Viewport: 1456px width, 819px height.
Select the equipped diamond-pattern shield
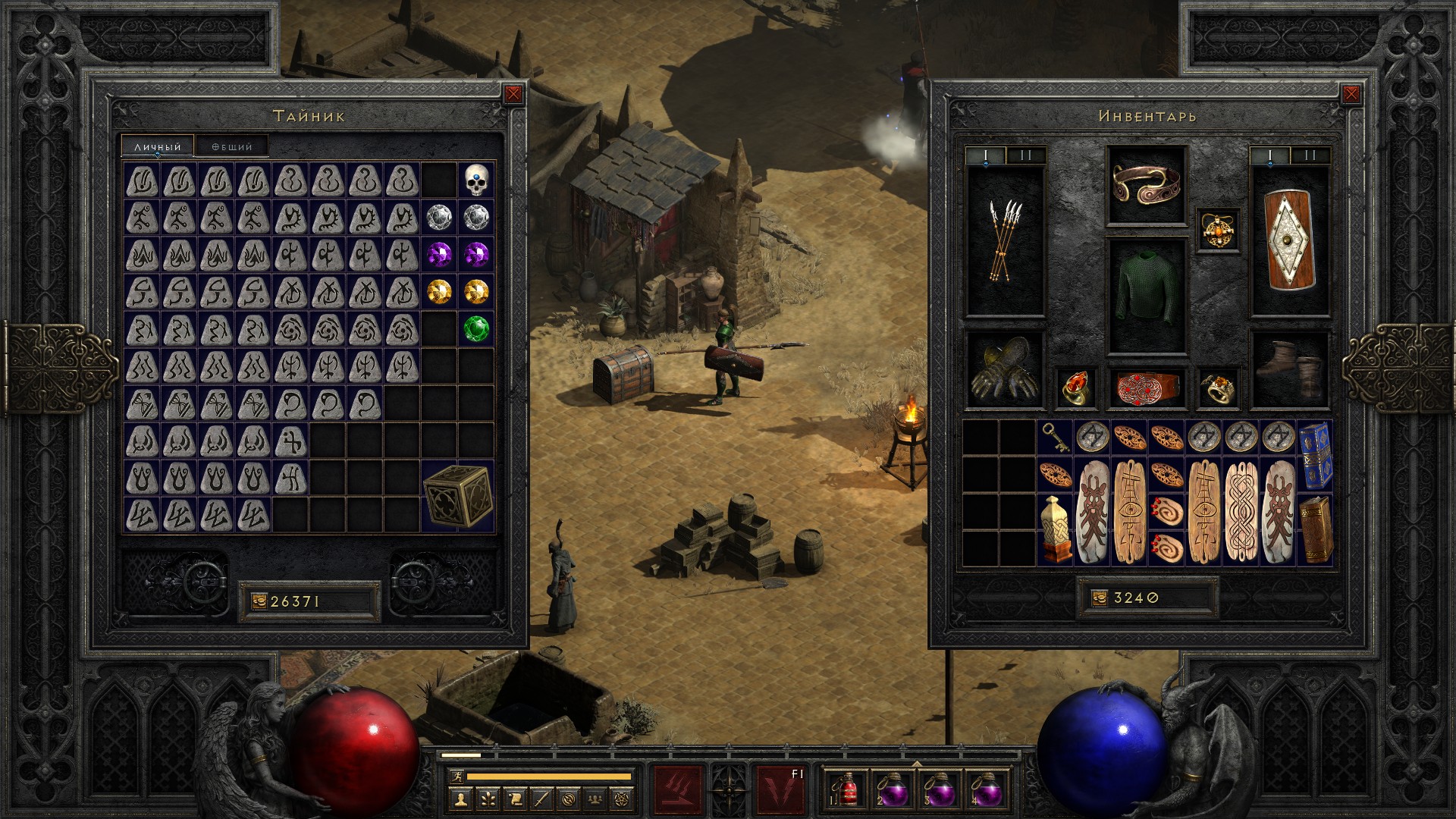coord(1289,240)
